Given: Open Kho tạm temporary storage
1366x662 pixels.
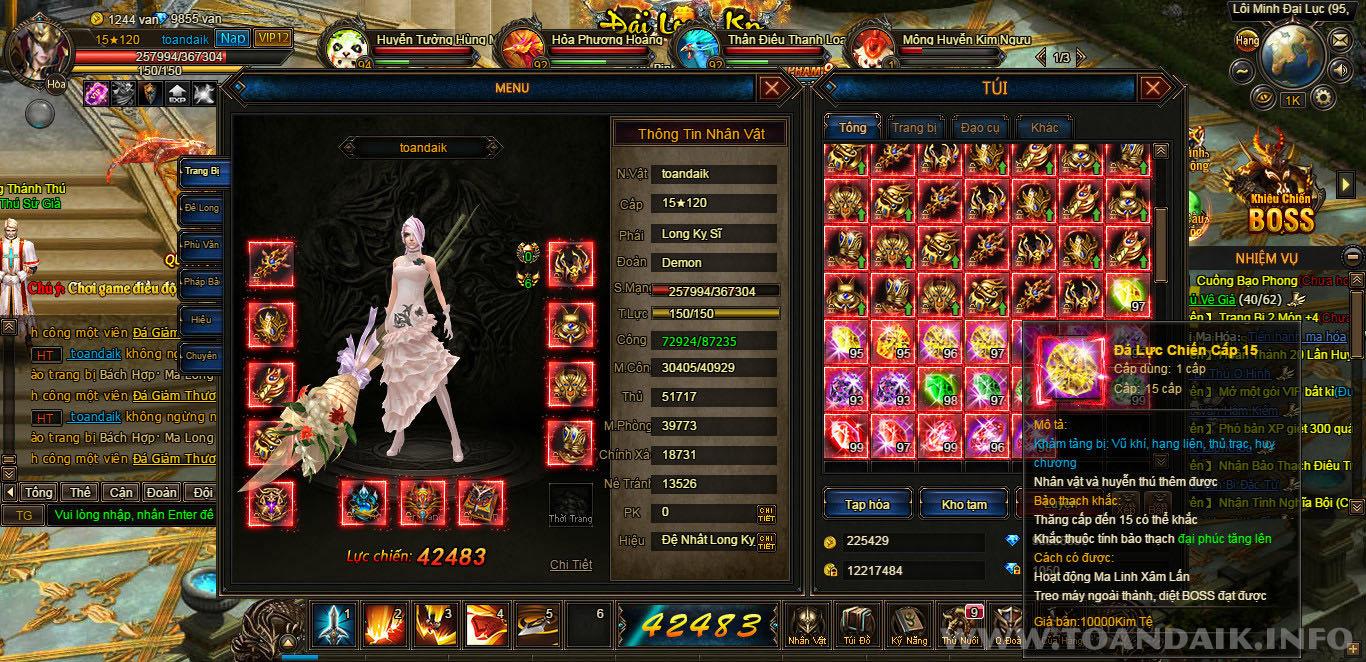Looking at the screenshot, I should 964,504.
